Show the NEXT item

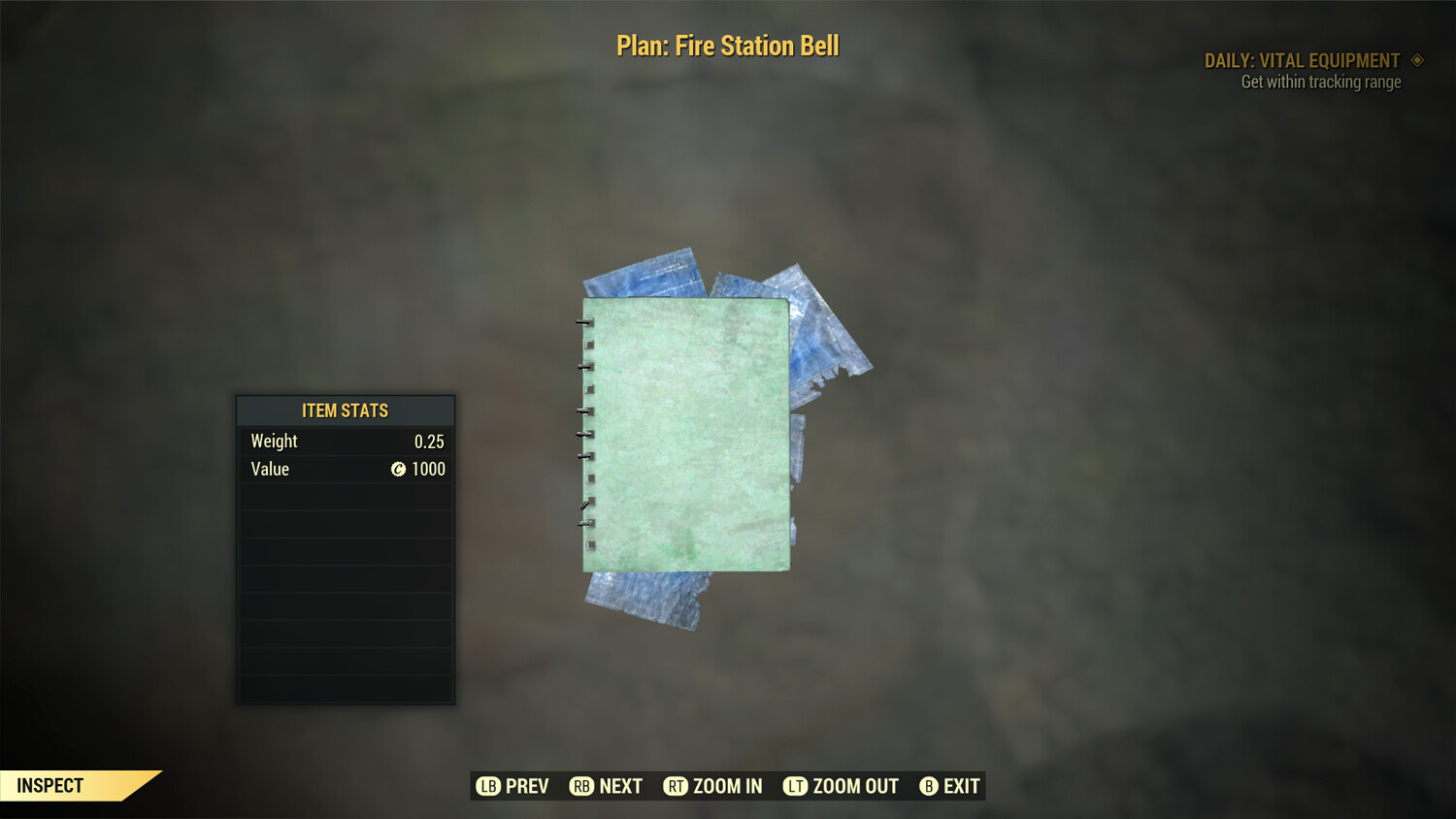[x=607, y=786]
